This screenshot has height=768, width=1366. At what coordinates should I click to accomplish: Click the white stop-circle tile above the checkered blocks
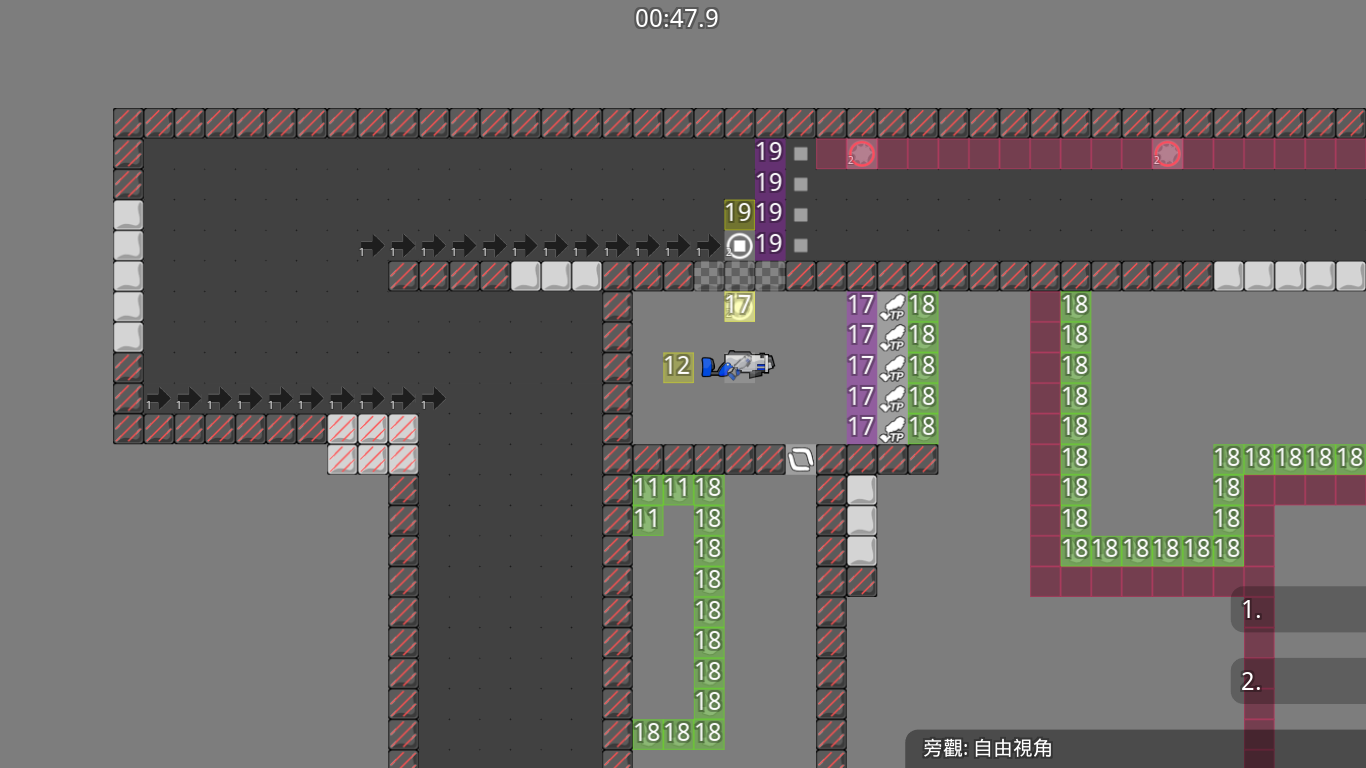coord(739,244)
